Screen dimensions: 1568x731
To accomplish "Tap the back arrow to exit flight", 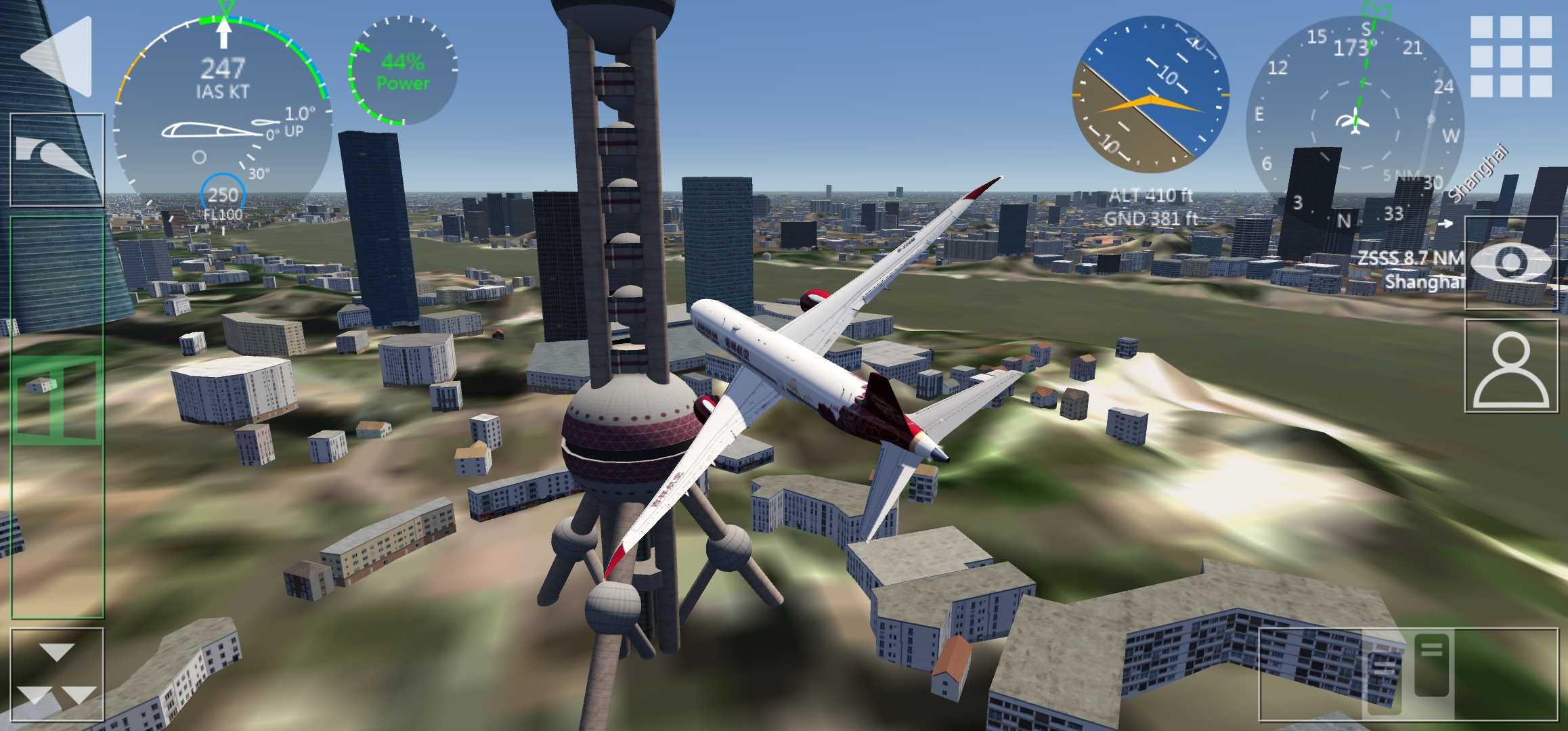I will pos(57,57).
